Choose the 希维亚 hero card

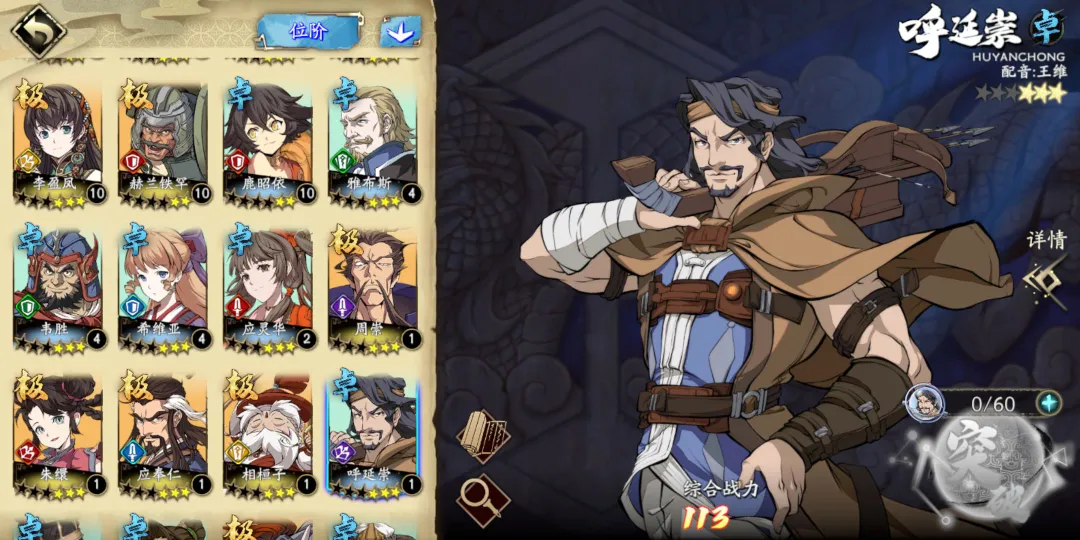point(162,287)
